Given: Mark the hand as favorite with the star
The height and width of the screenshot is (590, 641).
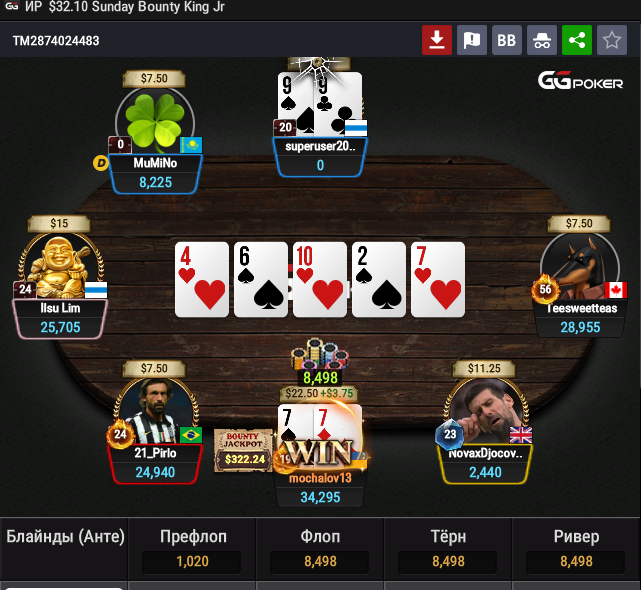Looking at the screenshot, I should click(x=611, y=41).
